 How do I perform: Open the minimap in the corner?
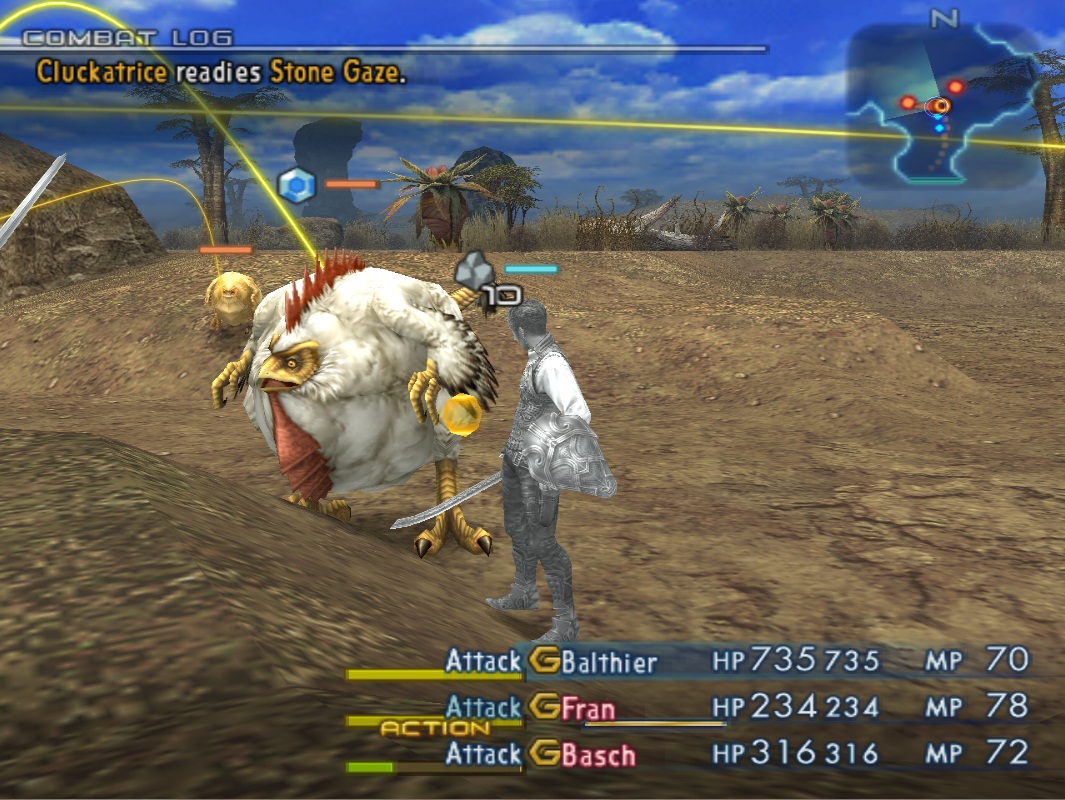pos(944,105)
